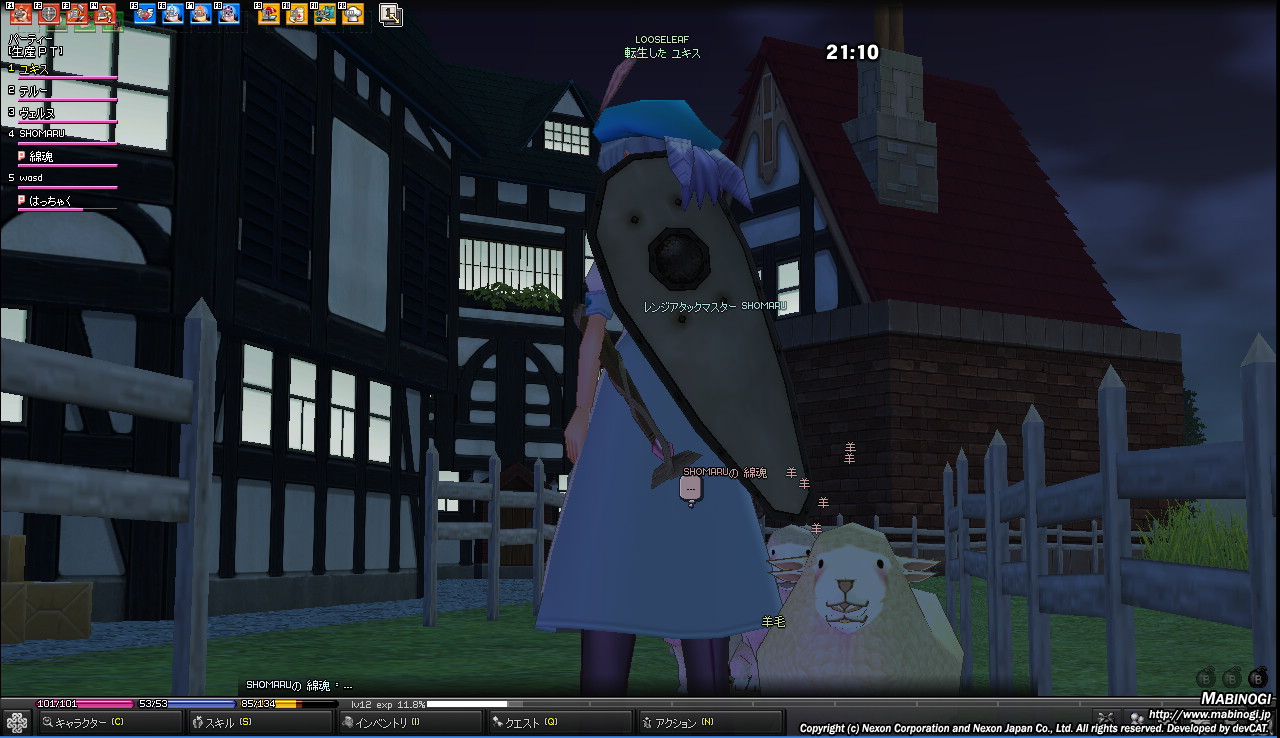The height and width of the screenshot is (738, 1280).
Task: Select party member ヴェルヌ
Action: pyautogui.click(x=37, y=113)
